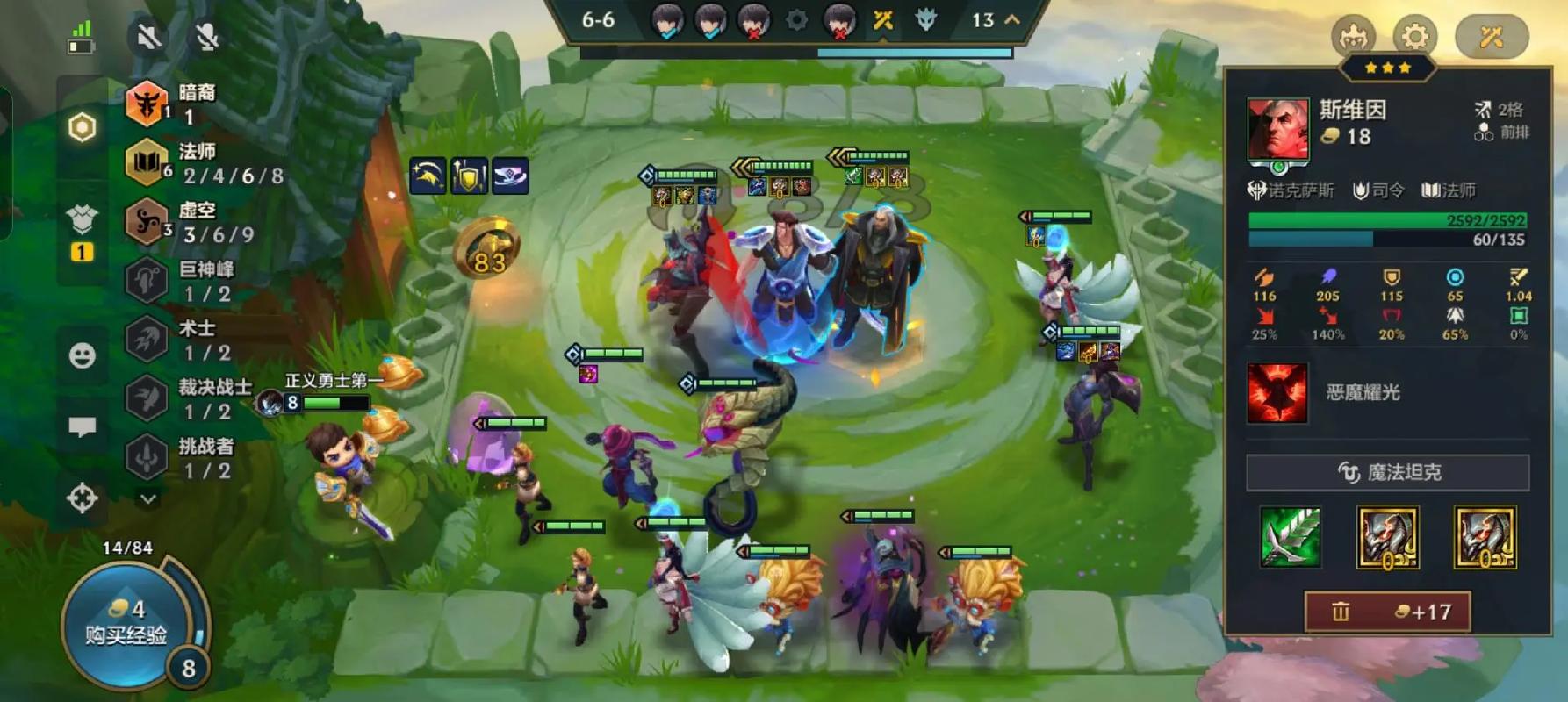
Task: Click the Buy XP (购买经验) button
Action: pyautogui.click(x=126, y=622)
